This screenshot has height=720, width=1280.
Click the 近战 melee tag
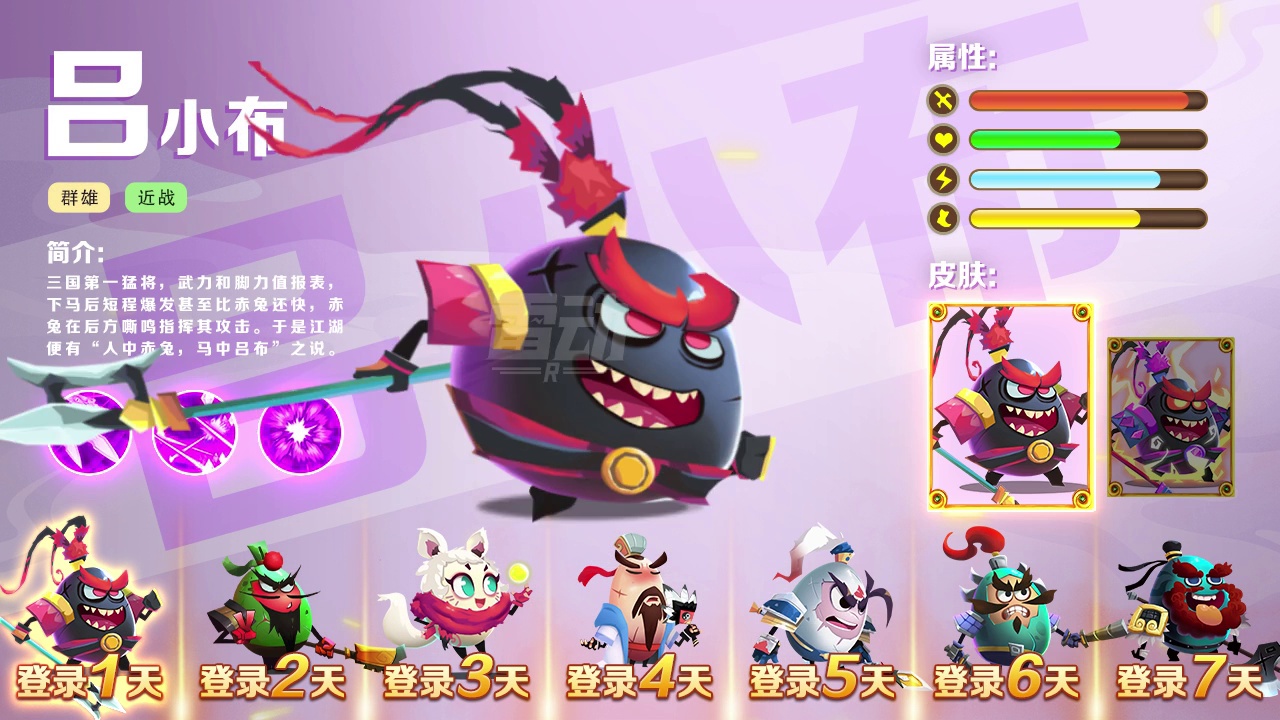(x=156, y=198)
